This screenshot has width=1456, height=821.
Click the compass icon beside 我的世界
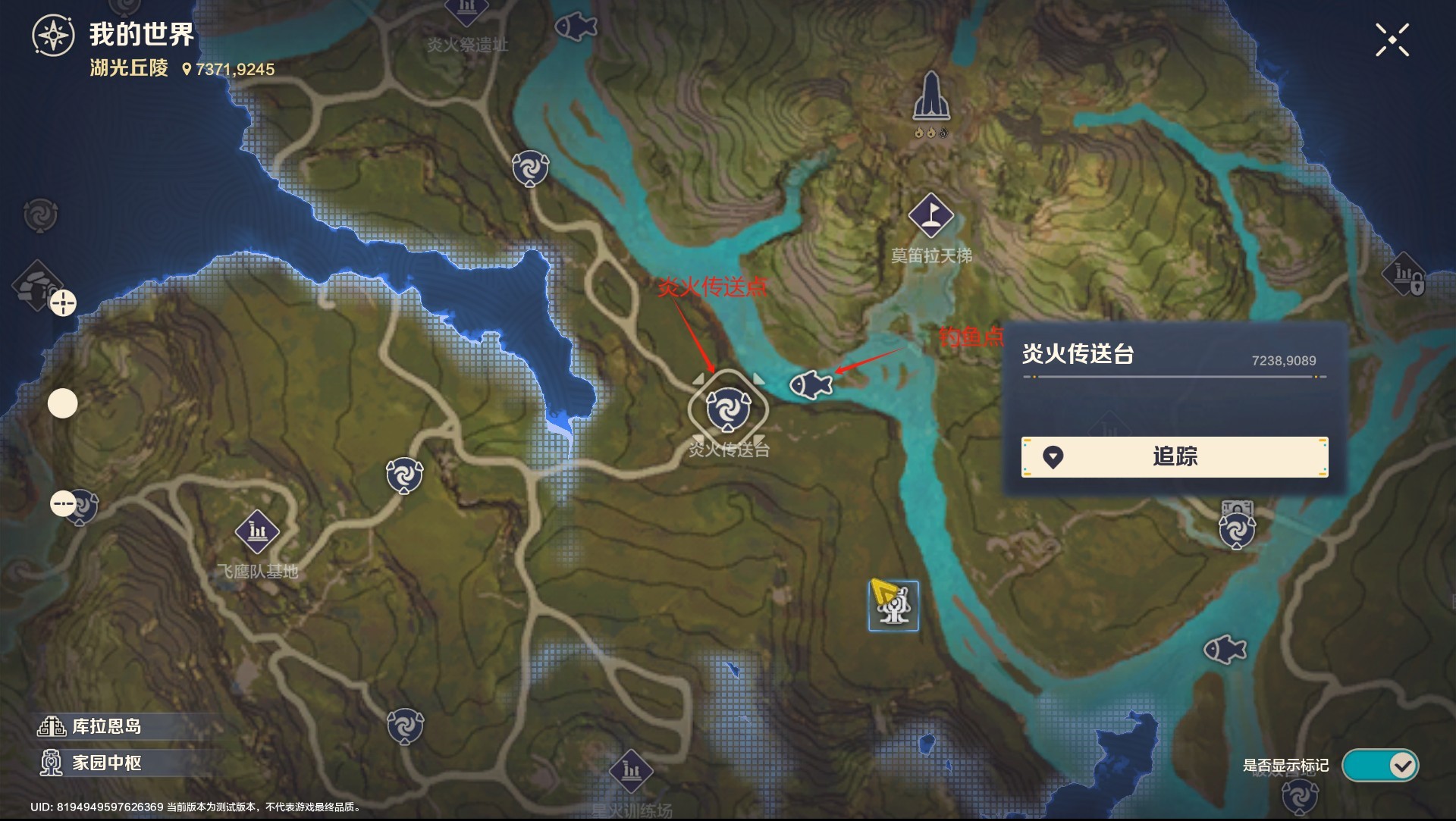[53, 36]
